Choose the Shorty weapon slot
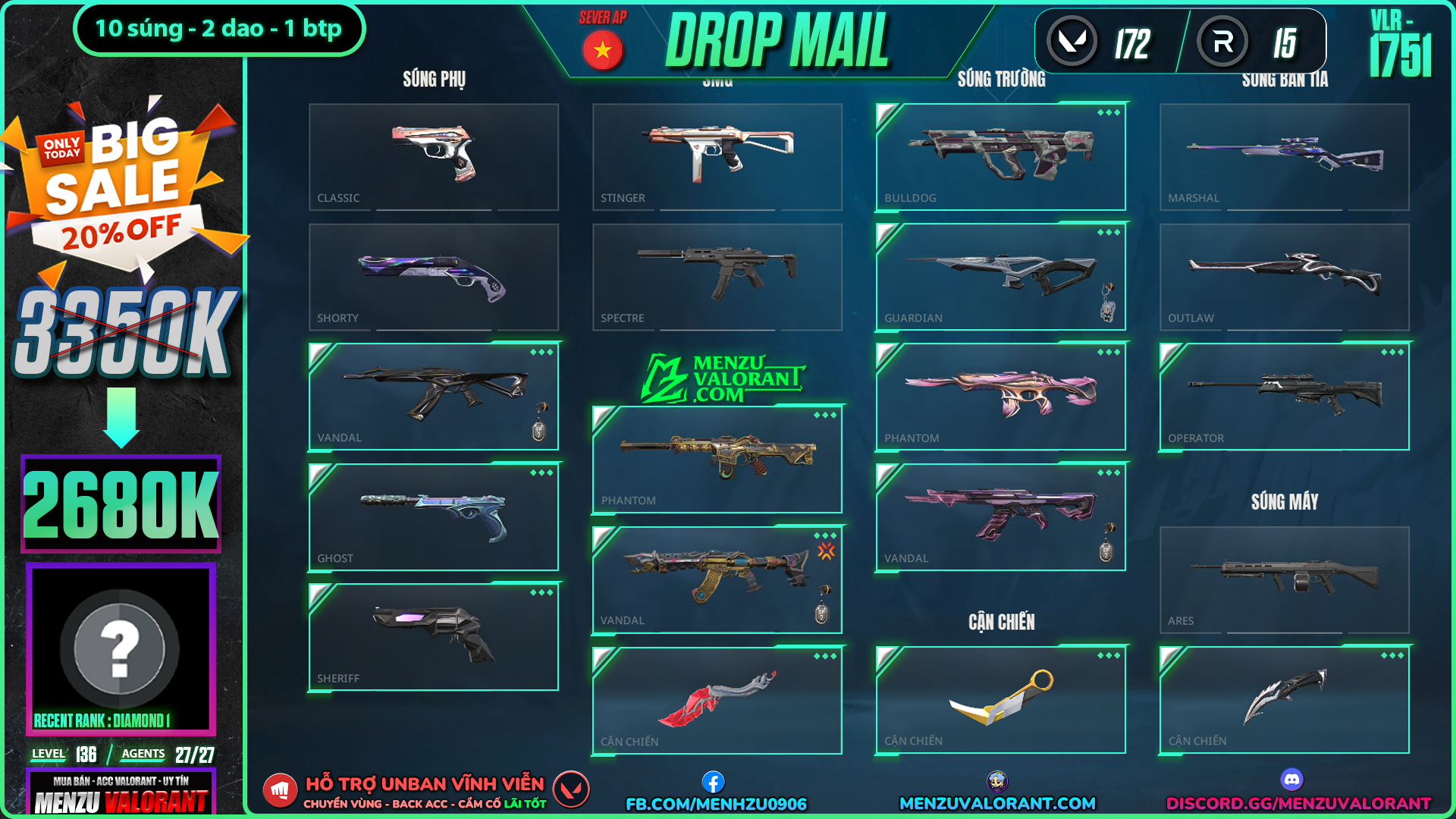 coord(433,277)
